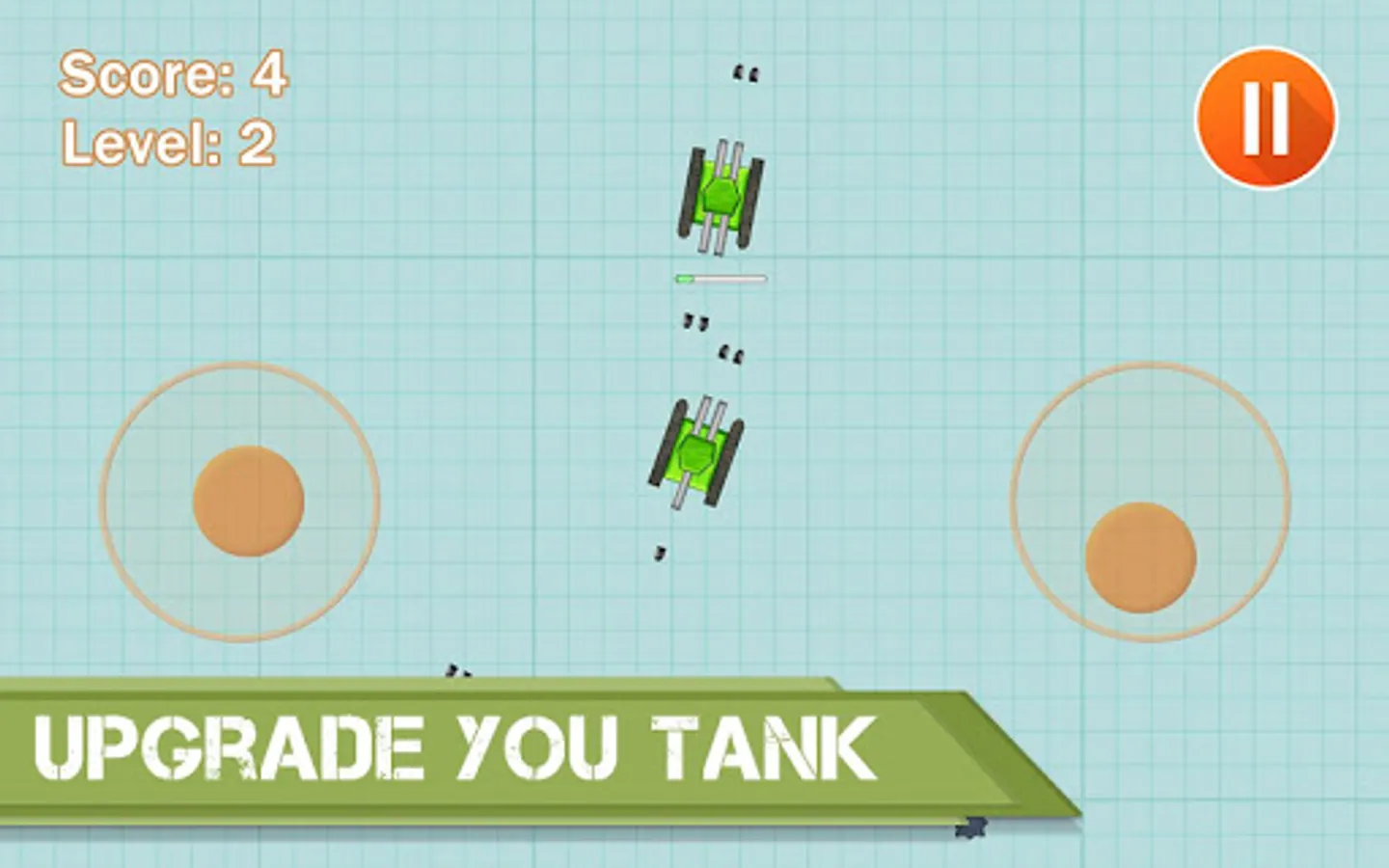Image resolution: width=1389 pixels, height=868 pixels.
Task: Tap the dark debris at the bottom right corner
Action: pos(969,827)
